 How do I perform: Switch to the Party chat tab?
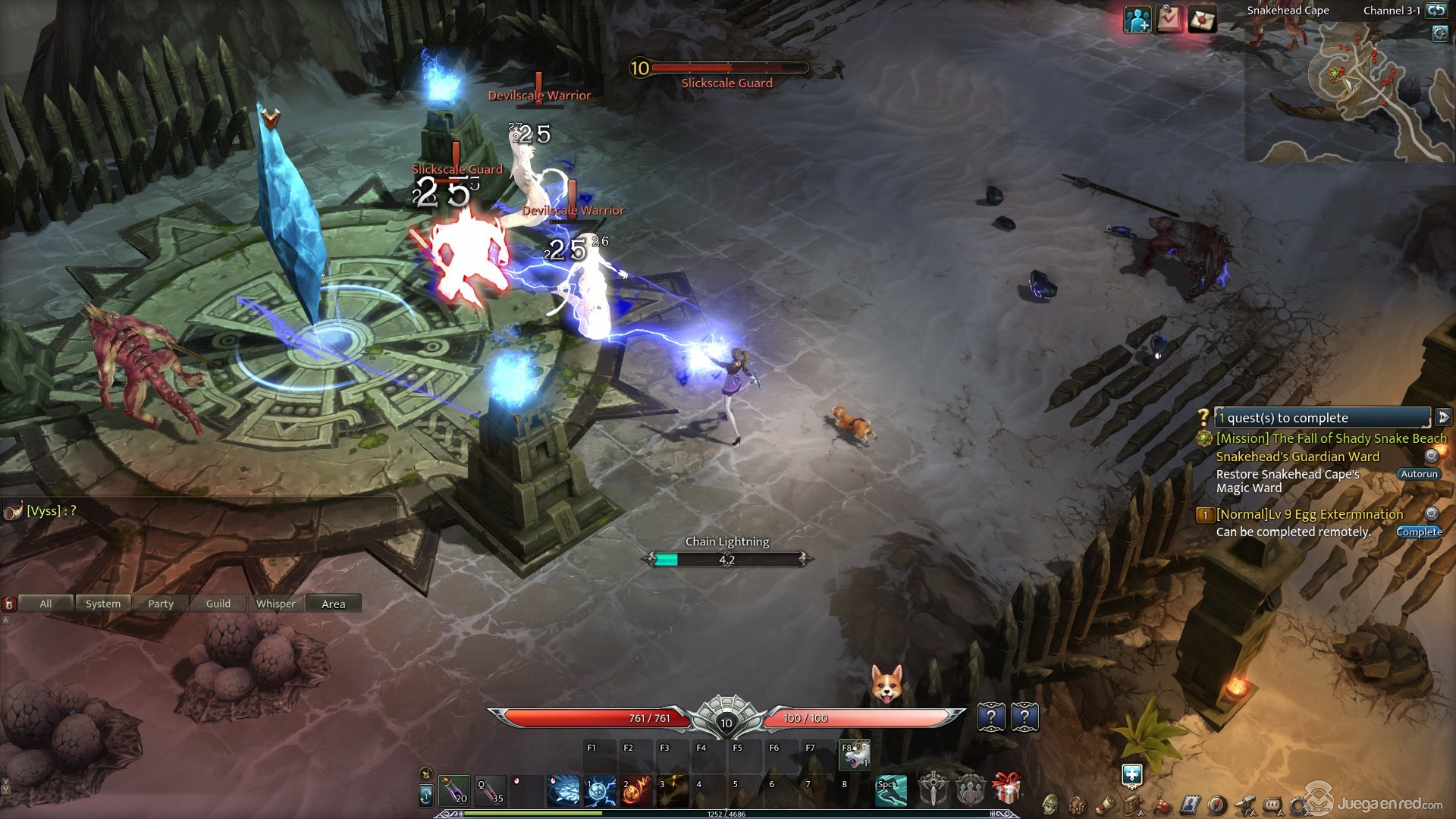(161, 604)
